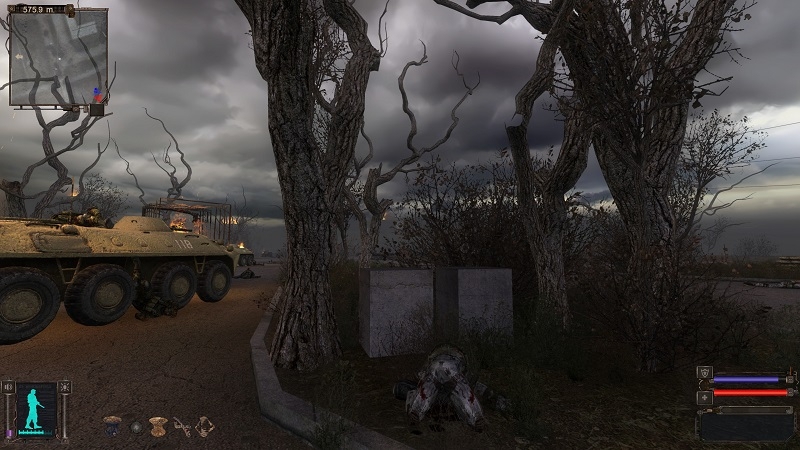Click the armor shield icon
Viewport: 800px width, 450px height.
click(x=704, y=373)
